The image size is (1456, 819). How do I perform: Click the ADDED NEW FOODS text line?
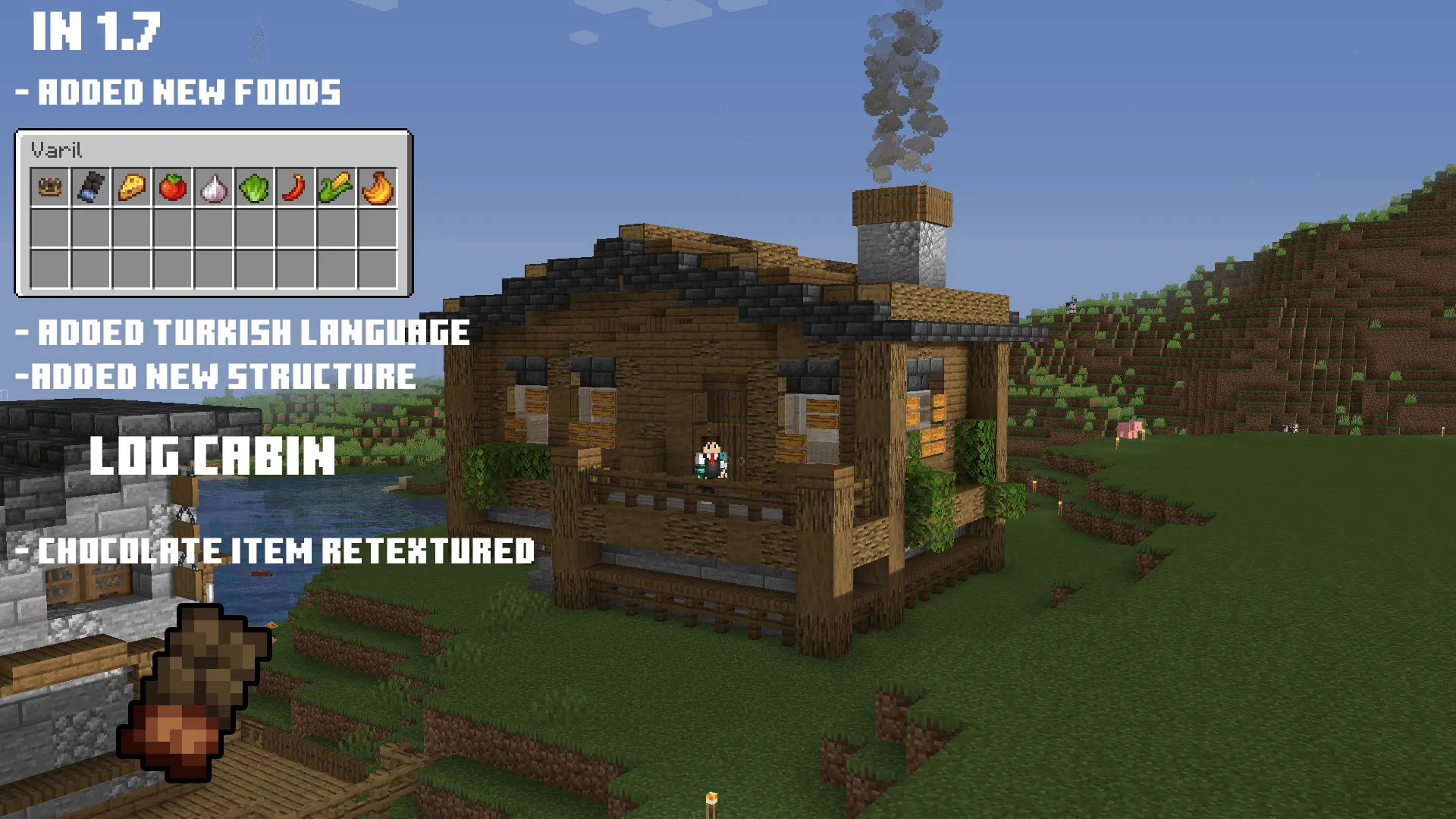178,93
